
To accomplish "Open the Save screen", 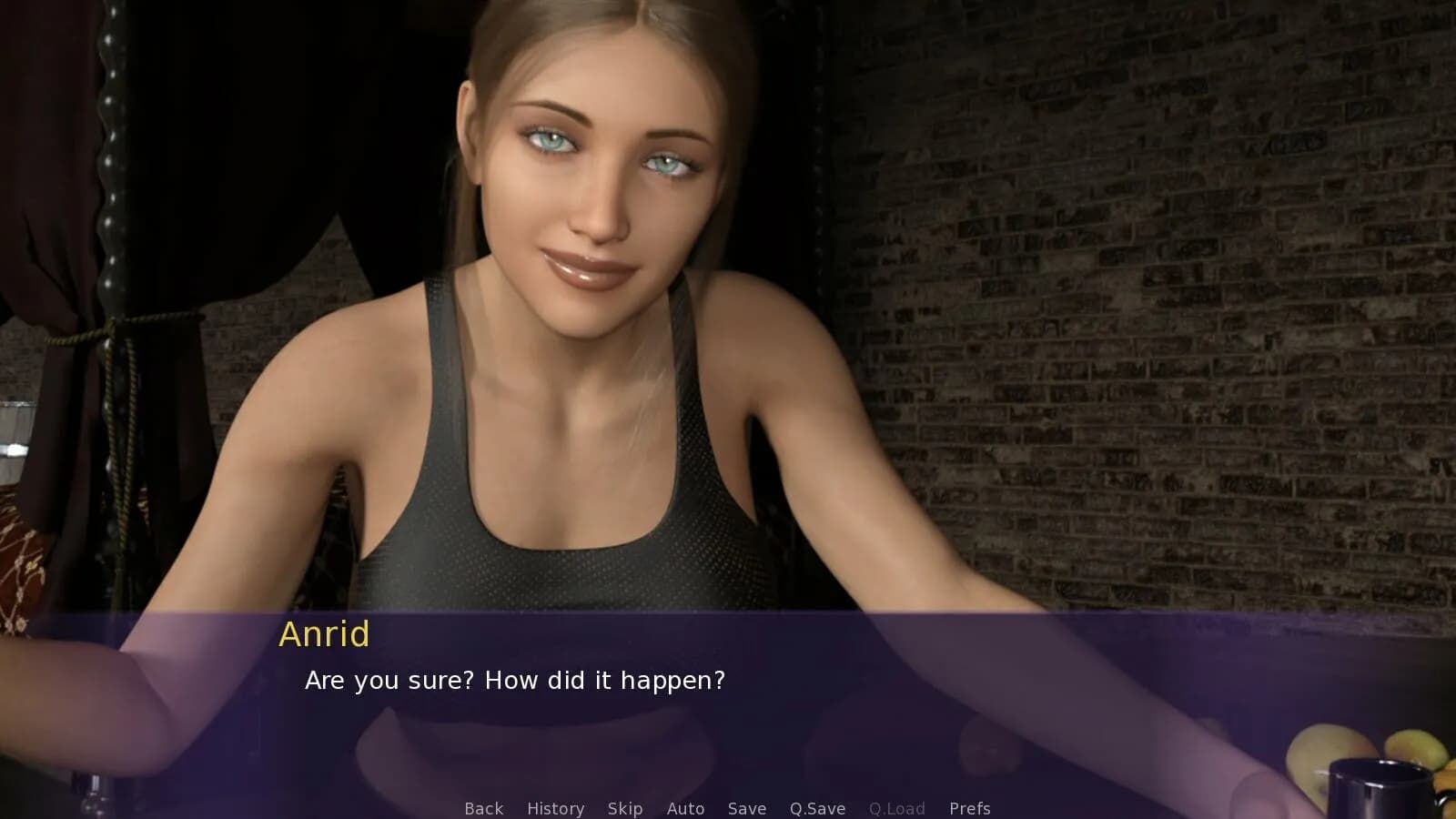I will [x=746, y=808].
